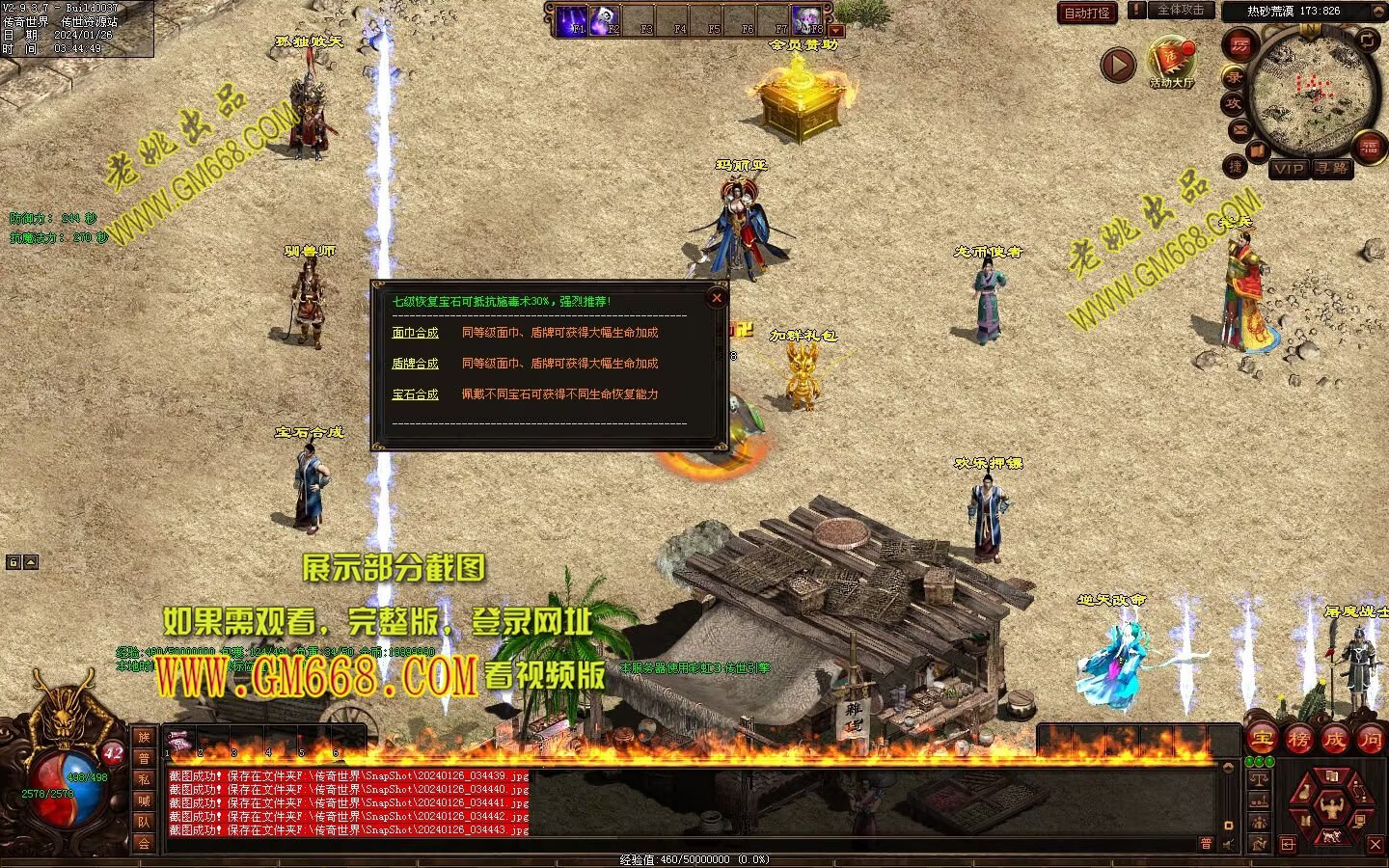
Task: Open the 宝石合成 option
Action: (x=415, y=394)
